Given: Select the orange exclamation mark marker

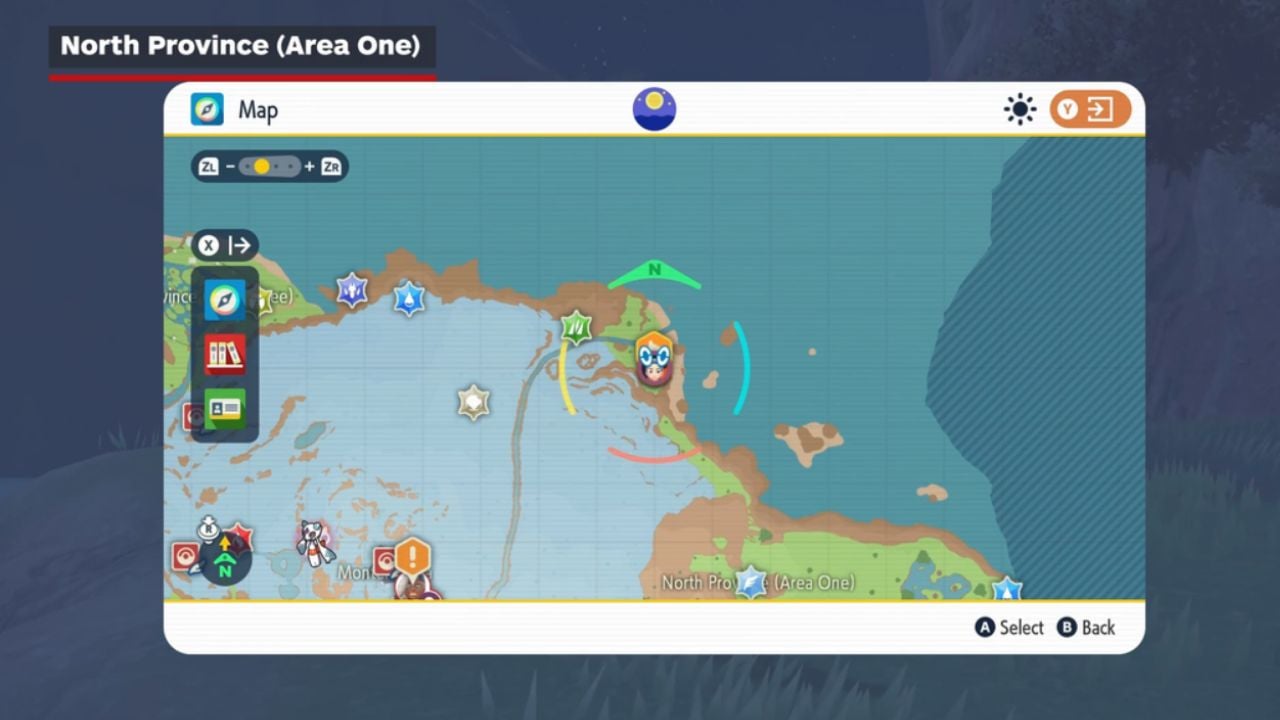Looking at the screenshot, I should (412, 557).
